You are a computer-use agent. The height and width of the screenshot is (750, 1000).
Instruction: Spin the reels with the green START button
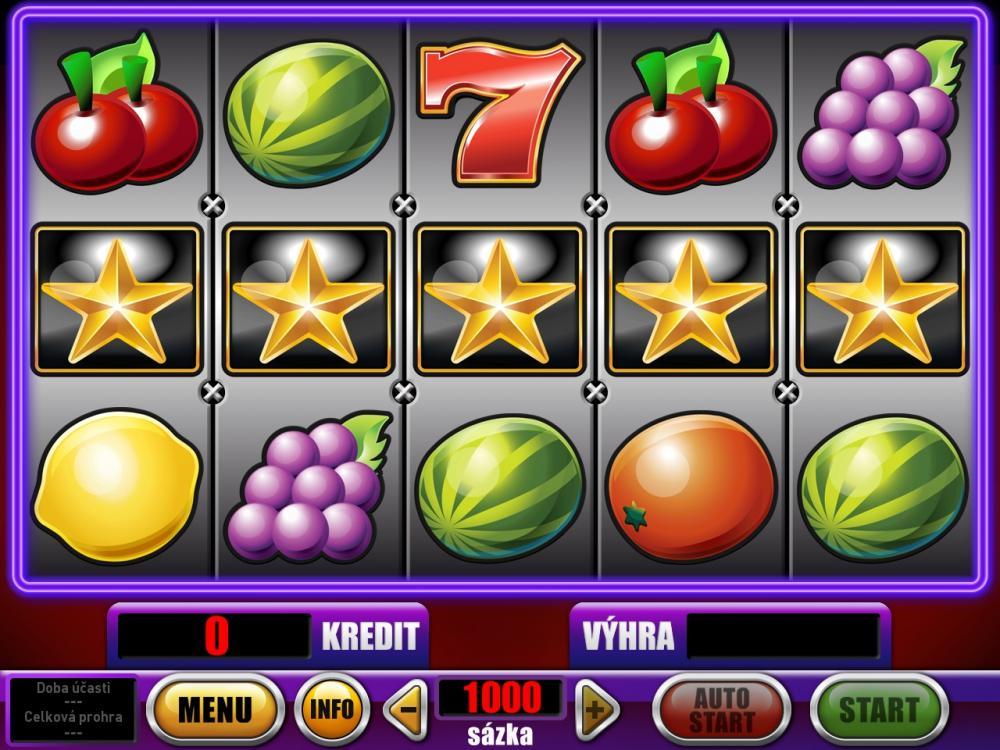click(878, 709)
